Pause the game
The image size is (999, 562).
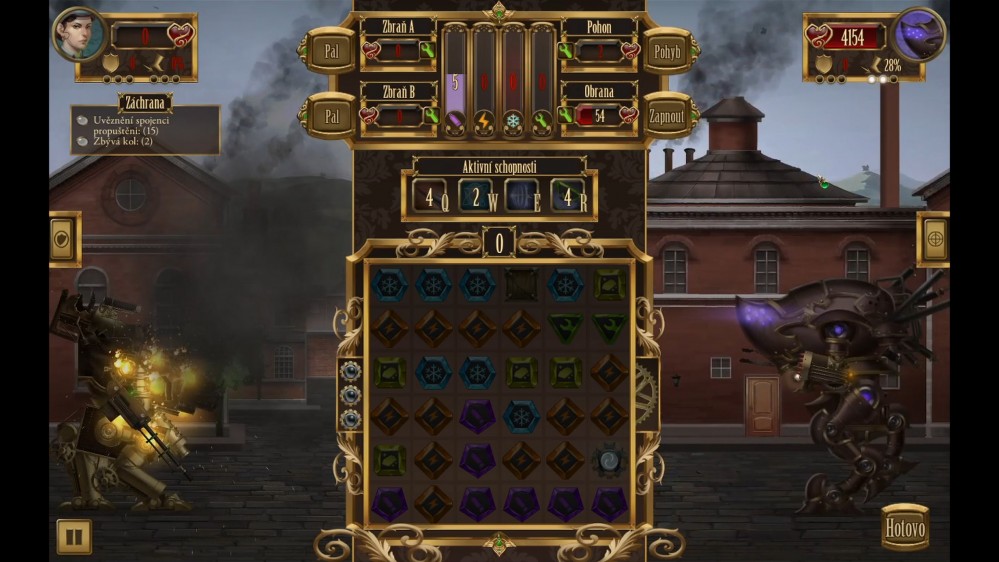click(x=73, y=536)
